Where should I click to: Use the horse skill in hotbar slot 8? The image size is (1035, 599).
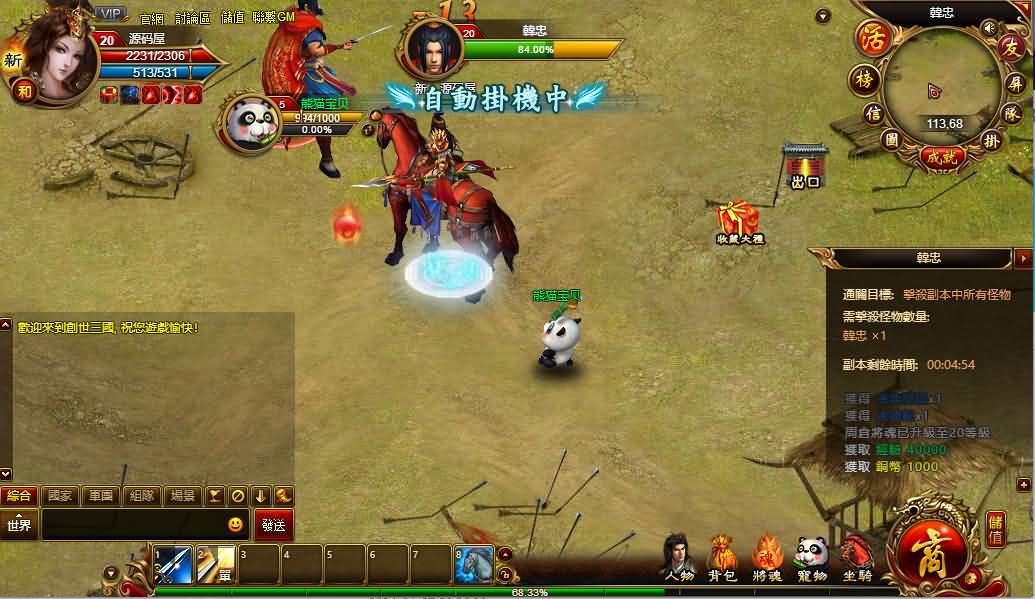click(474, 565)
